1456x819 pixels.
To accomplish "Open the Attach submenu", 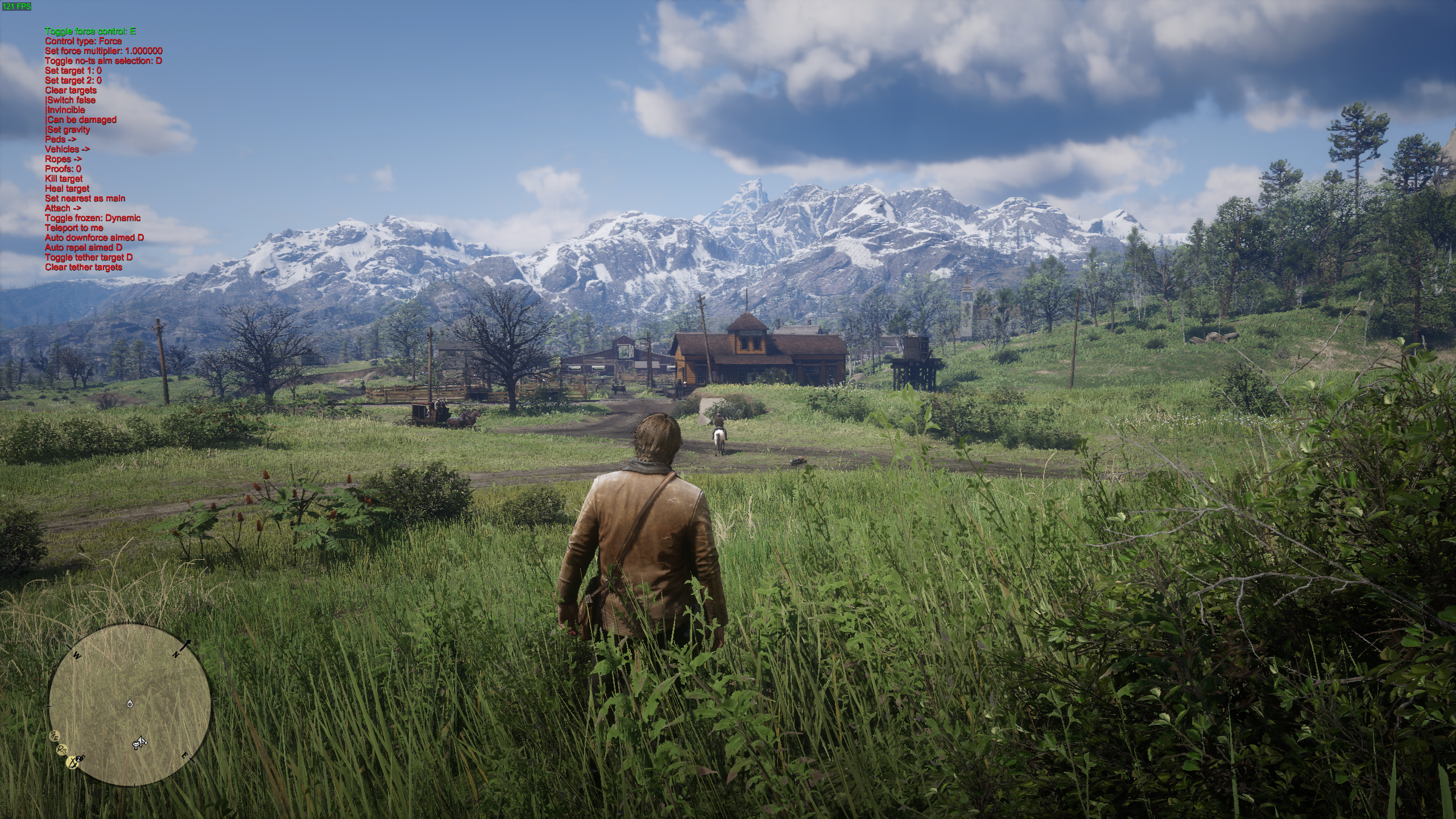I will tap(63, 208).
